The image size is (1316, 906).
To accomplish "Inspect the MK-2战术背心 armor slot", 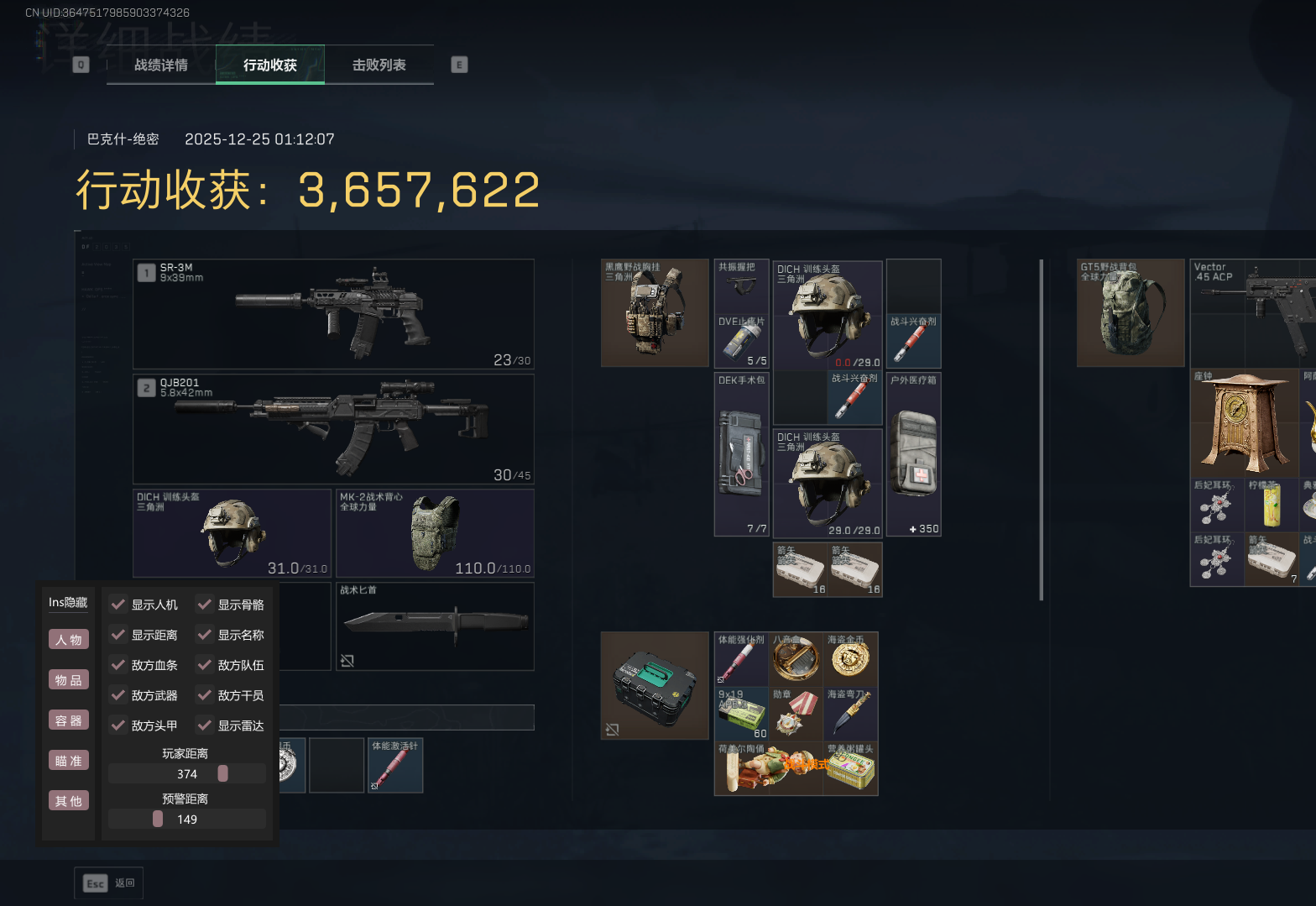I will pos(435,533).
